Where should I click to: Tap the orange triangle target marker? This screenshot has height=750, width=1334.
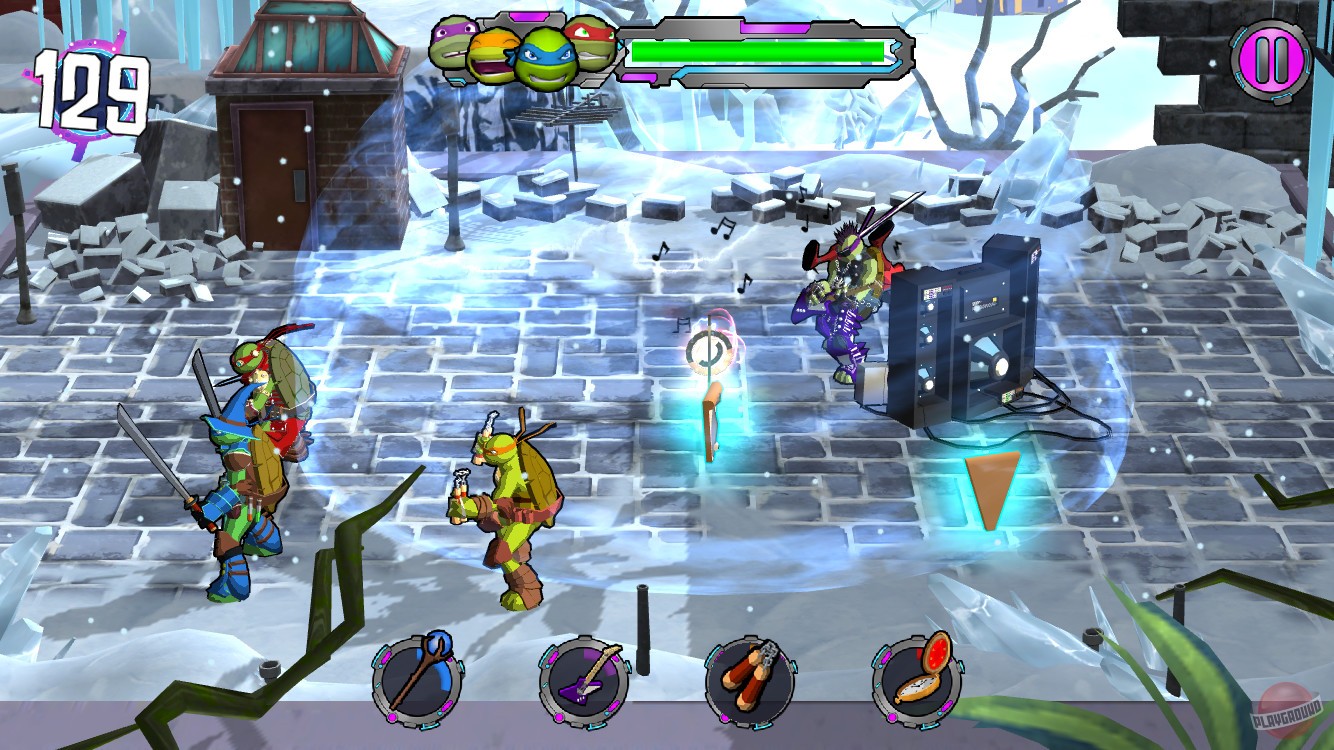(x=992, y=490)
